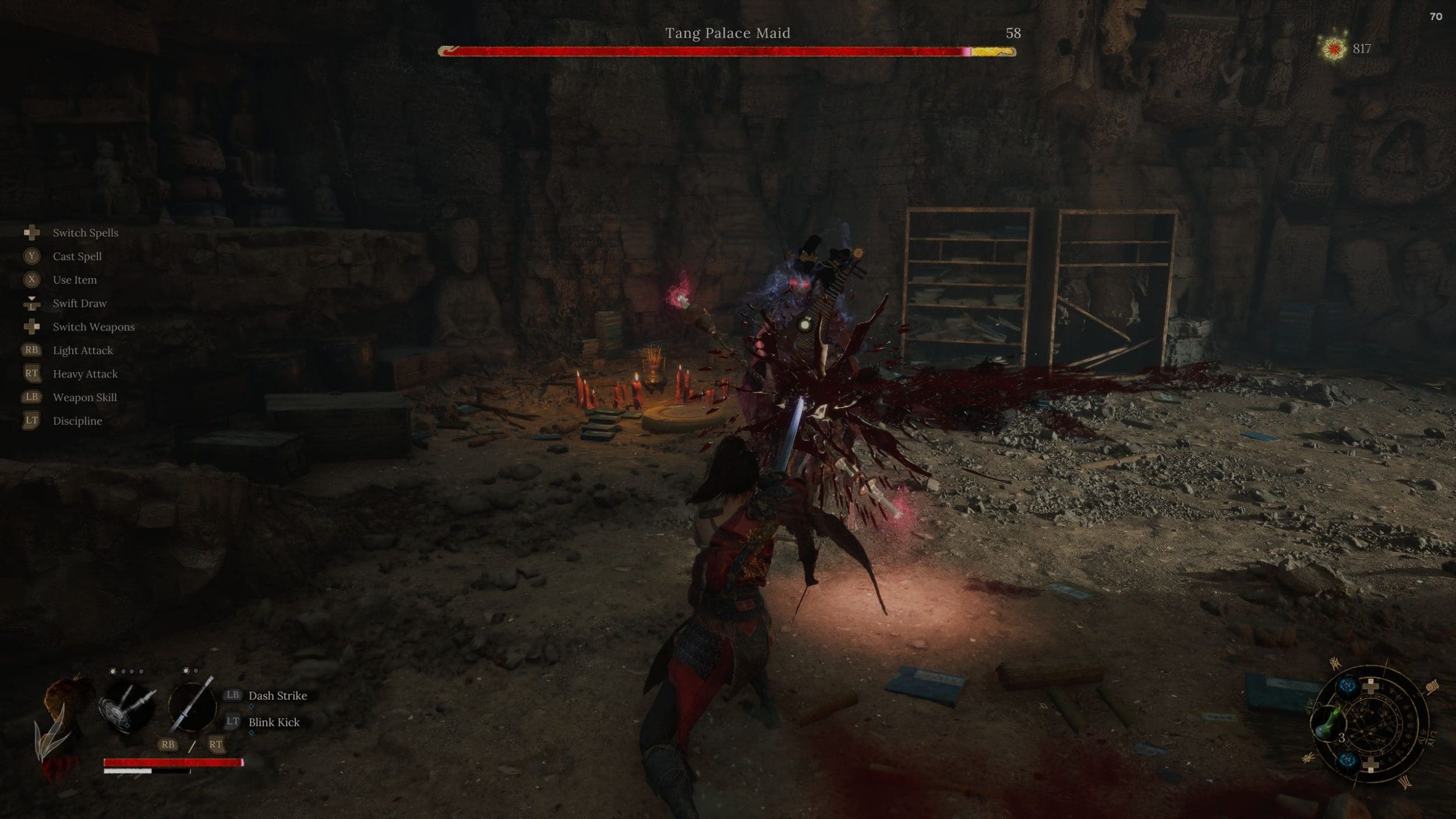This screenshot has height=819, width=1456.
Task: Select the longsword weapon icon
Action: point(192,705)
